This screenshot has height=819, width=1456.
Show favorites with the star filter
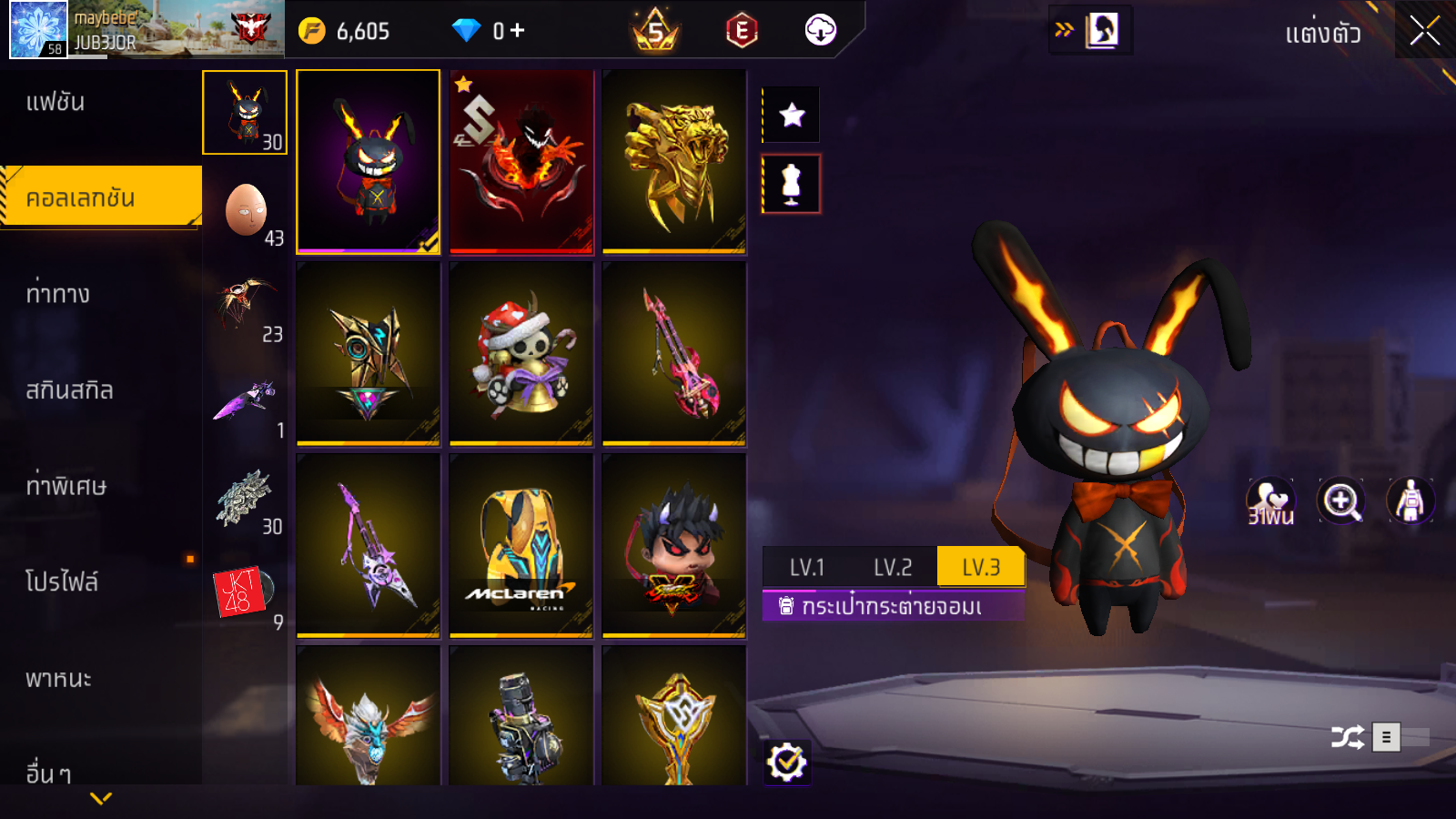(792, 115)
